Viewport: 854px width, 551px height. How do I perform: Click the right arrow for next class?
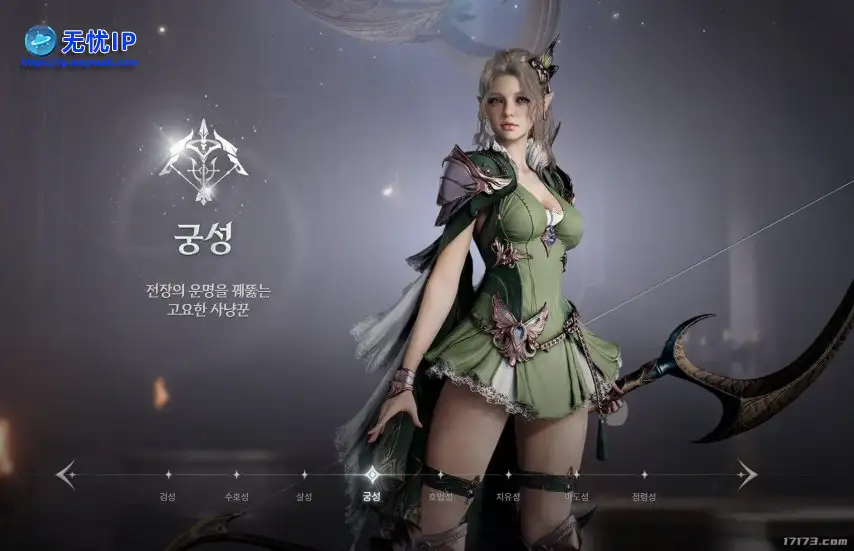pos(746,473)
